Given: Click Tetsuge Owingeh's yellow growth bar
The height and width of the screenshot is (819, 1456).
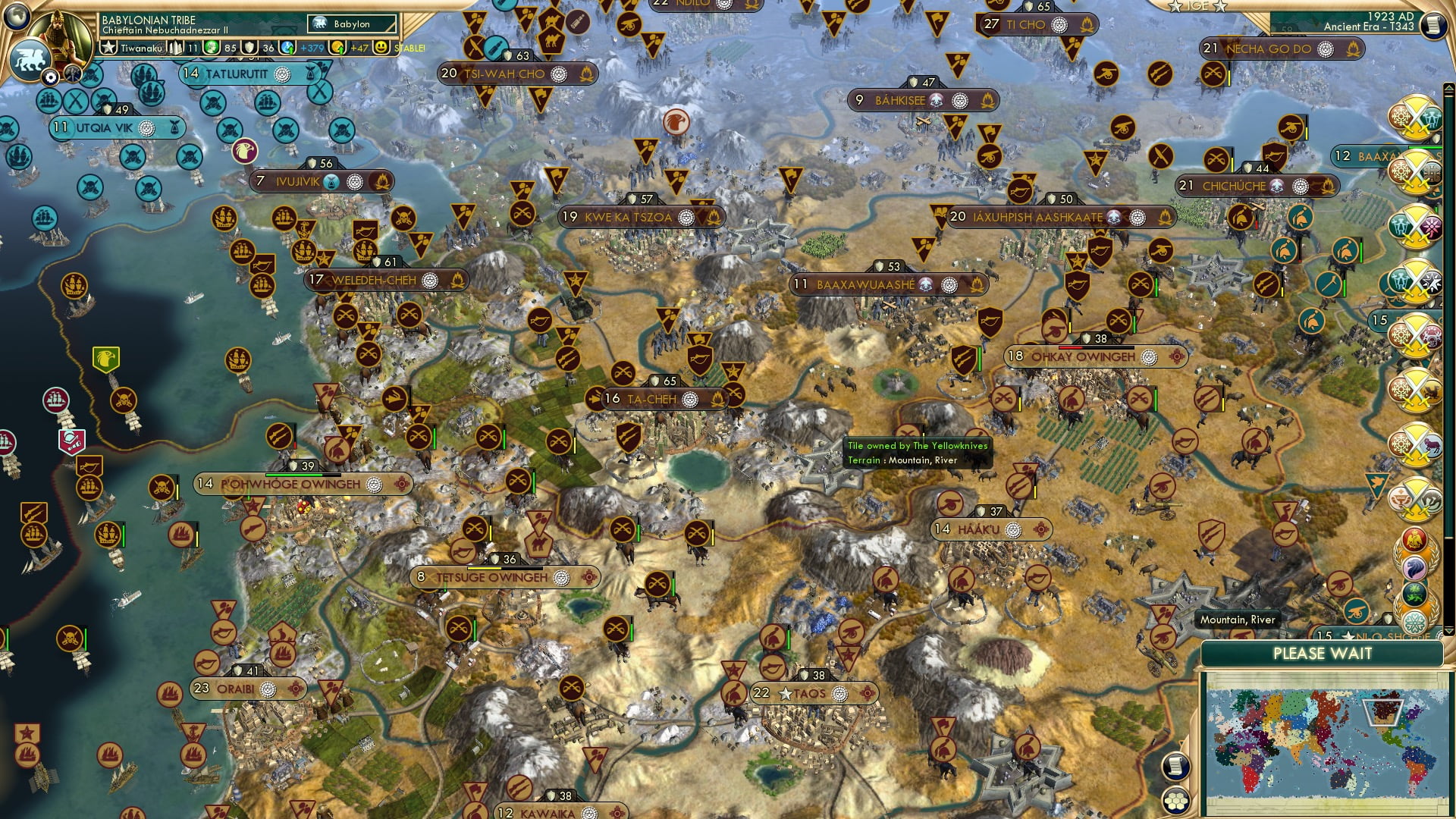Looking at the screenshot, I should pos(485,569).
